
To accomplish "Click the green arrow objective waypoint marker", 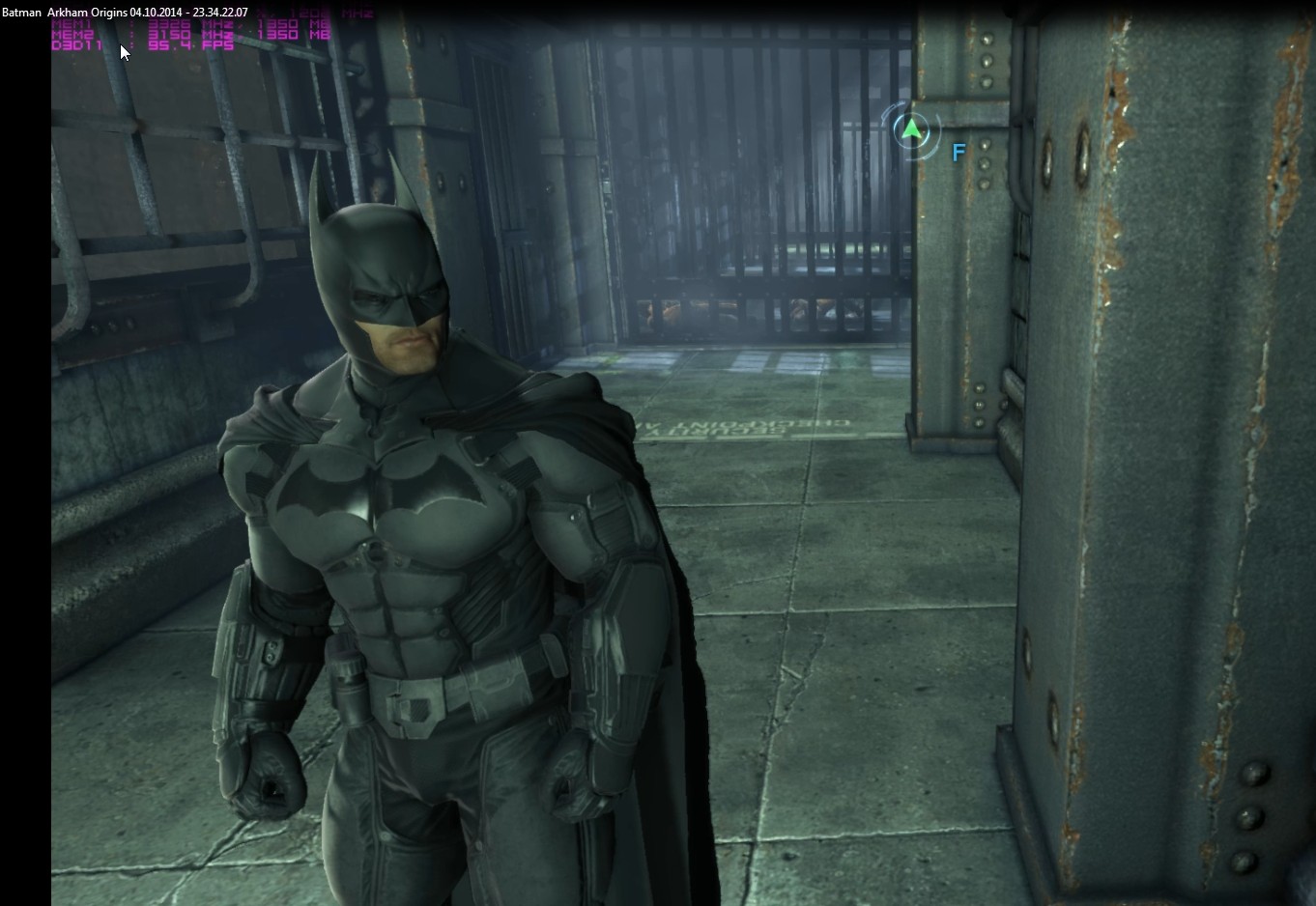I will tap(911, 129).
